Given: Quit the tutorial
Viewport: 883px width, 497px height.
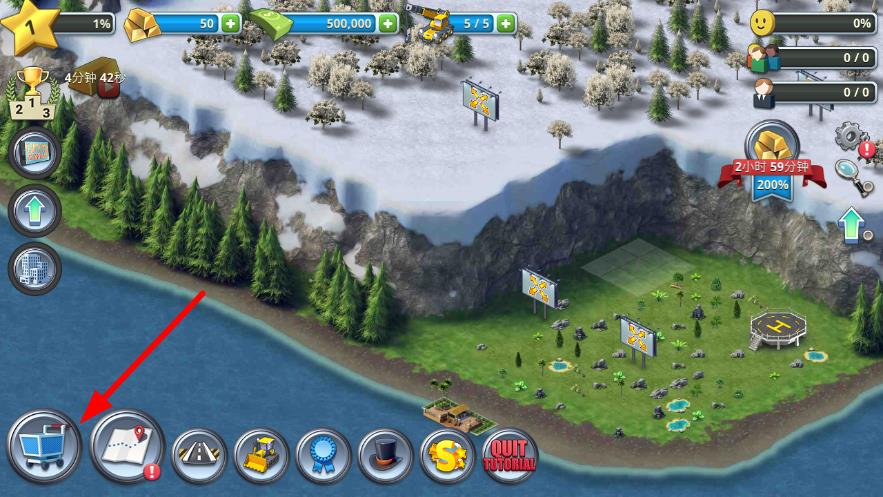Looking at the screenshot, I should point(510,456).
